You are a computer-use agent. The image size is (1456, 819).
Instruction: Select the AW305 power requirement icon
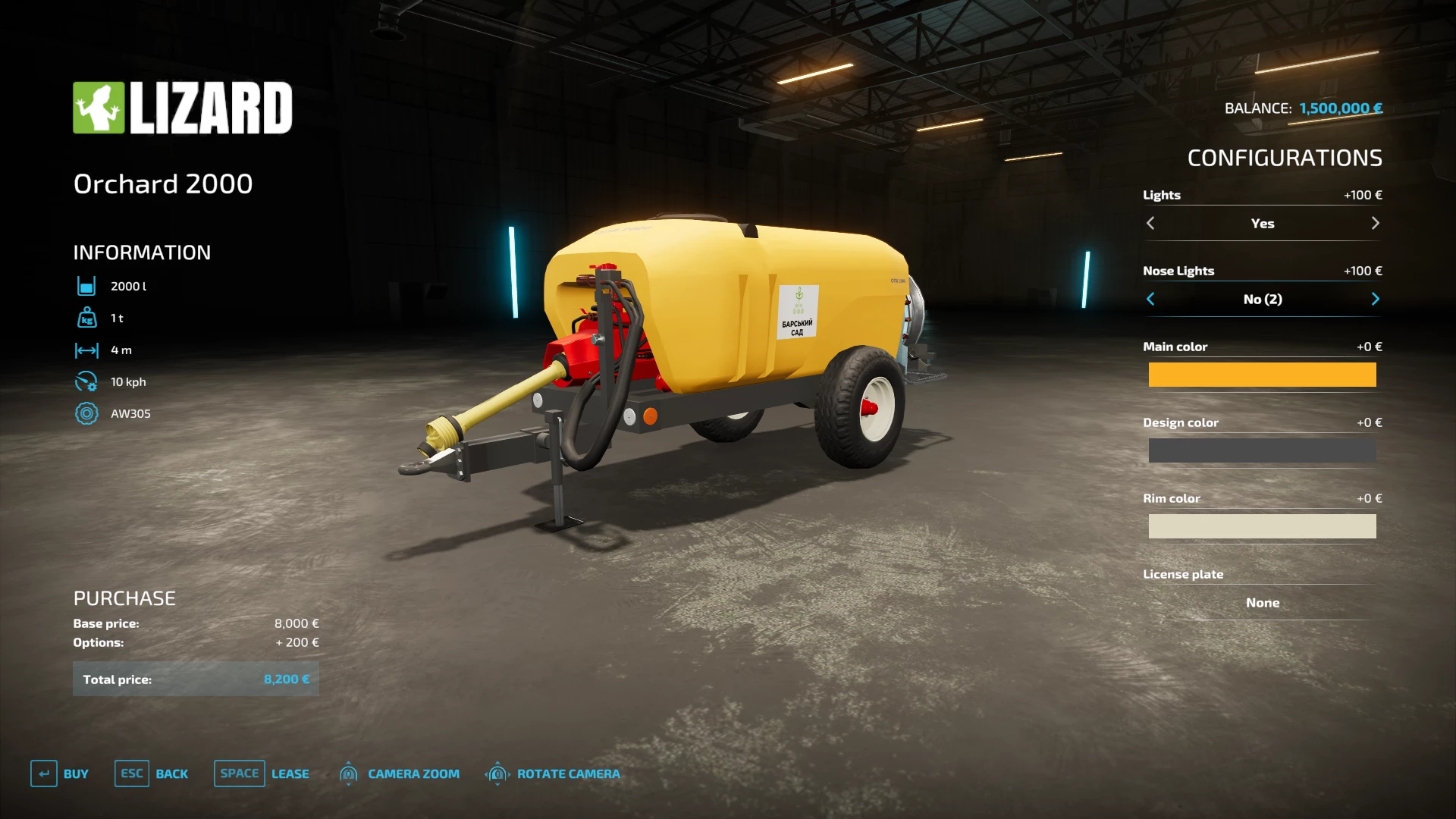88,413
